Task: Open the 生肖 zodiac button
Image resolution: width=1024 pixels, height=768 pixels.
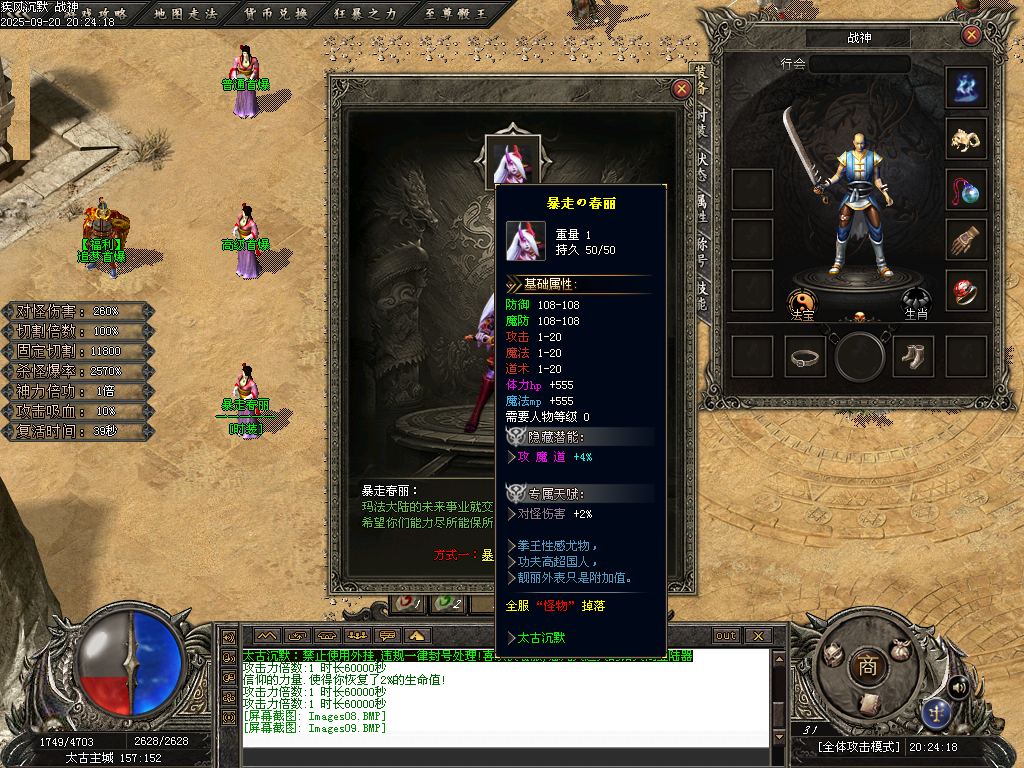Action: pyautogui.click(x=917, y=300)
